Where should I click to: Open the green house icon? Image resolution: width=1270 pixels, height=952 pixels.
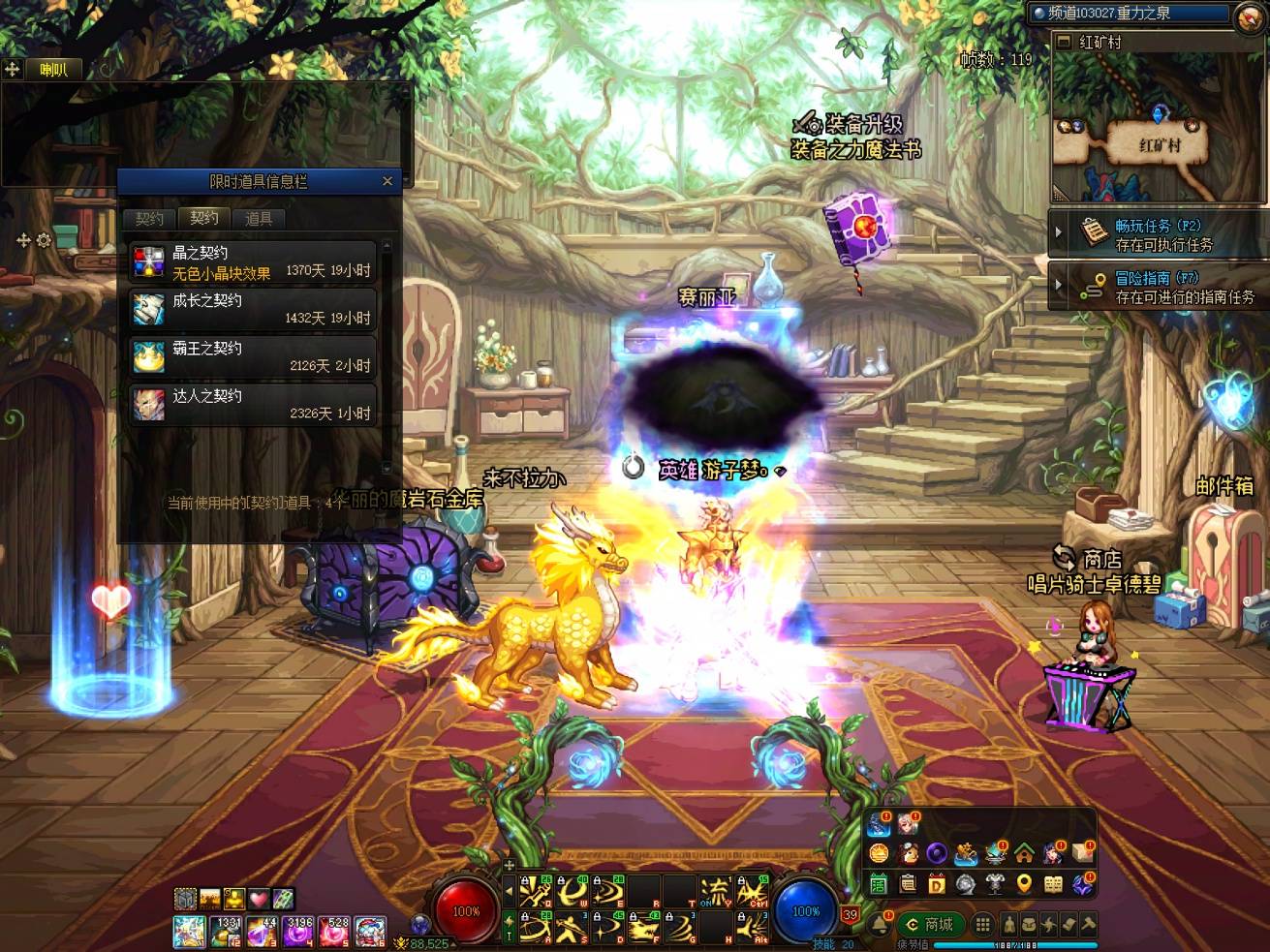pyautogui.click(x=1024, y=853)
